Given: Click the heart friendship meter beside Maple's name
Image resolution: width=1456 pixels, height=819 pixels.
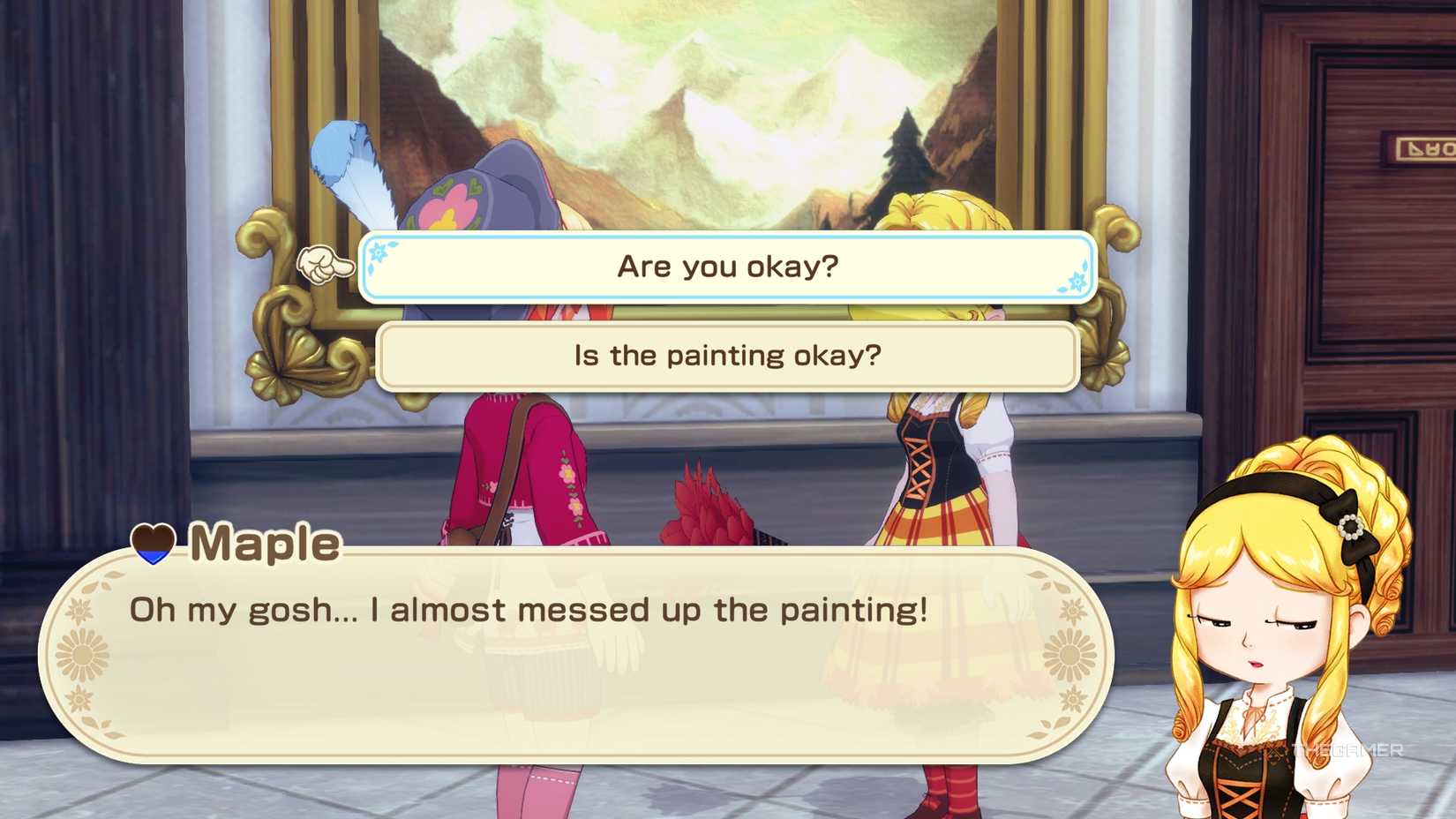Looking at the screenshot, I should [153, 543].
